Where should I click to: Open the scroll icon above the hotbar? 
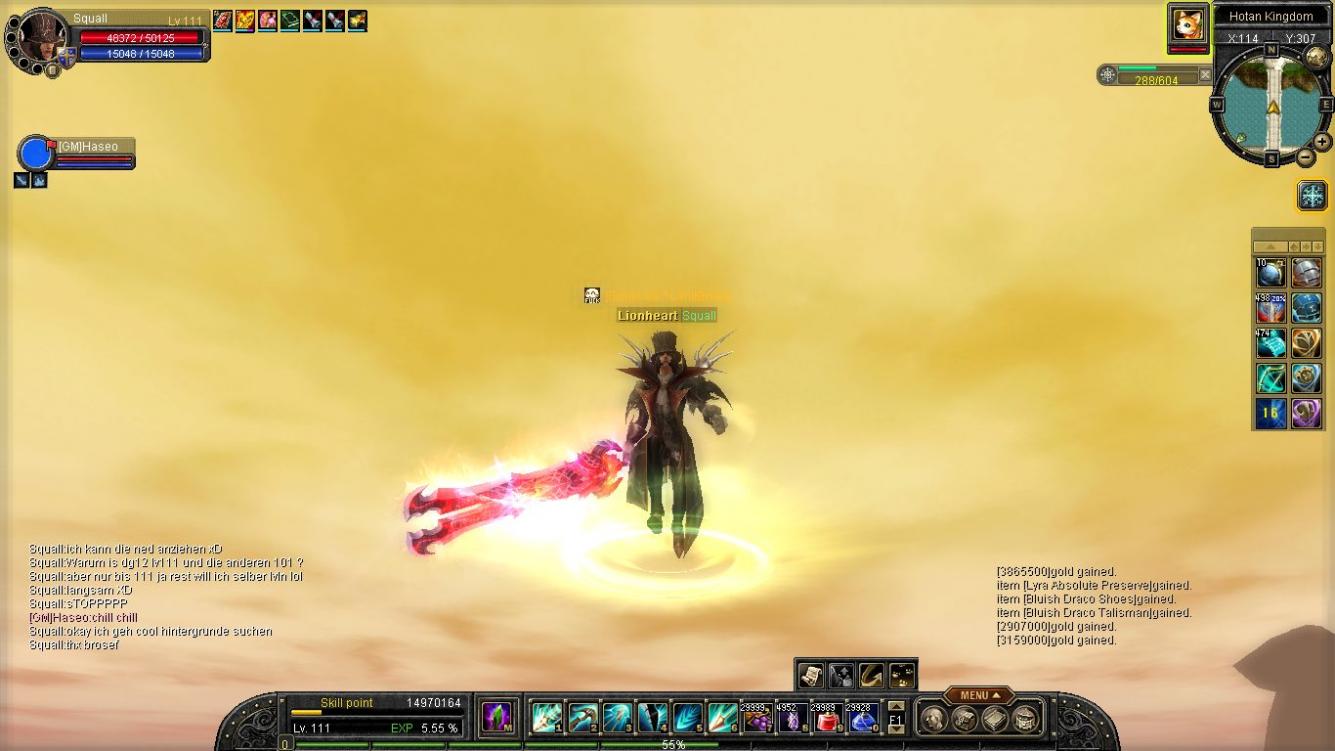(810, 675)
